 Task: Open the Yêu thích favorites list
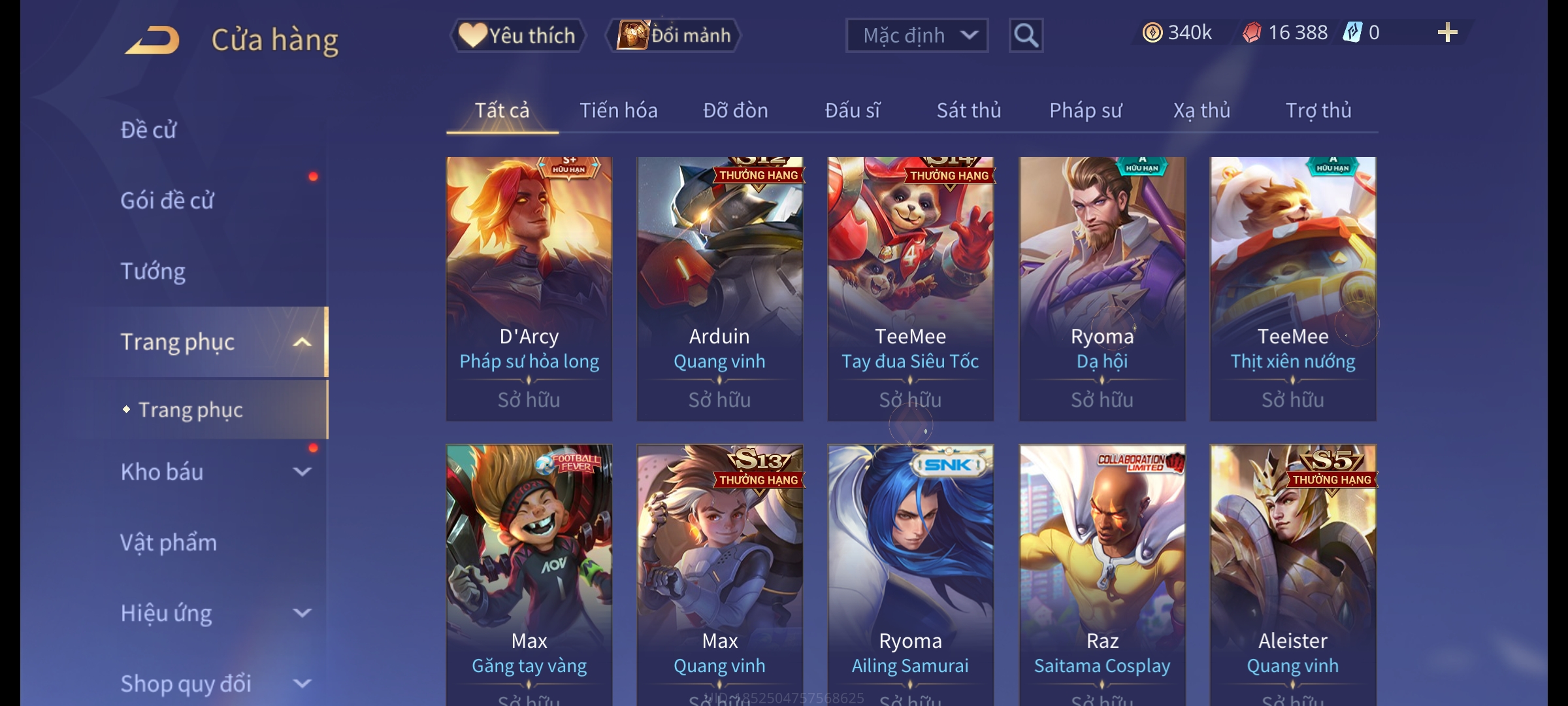point(518,35)
